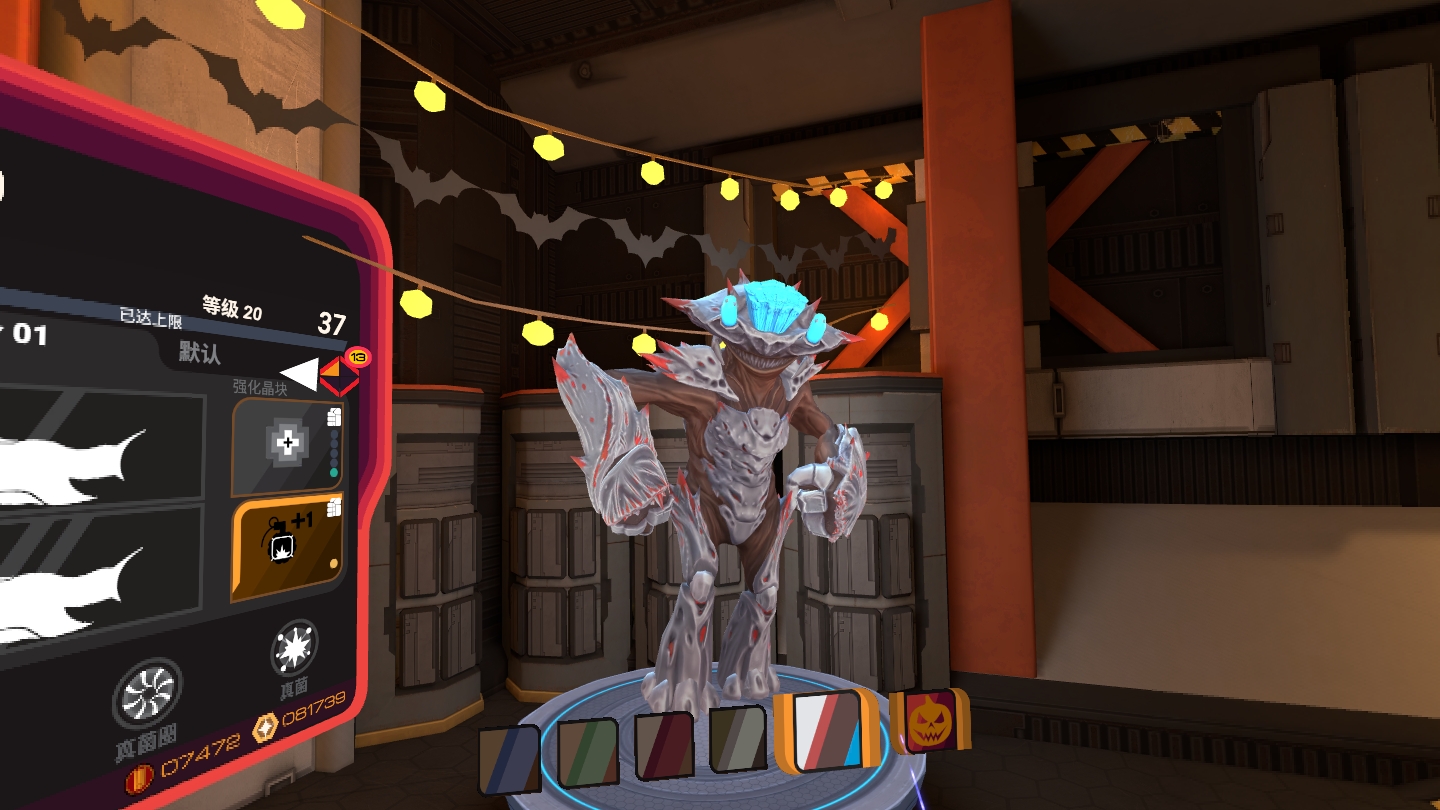The width and height of the screenshot is (1440, 810).
Task: Pick the dark red skin swatch
Action: click(x=665, y=746)
